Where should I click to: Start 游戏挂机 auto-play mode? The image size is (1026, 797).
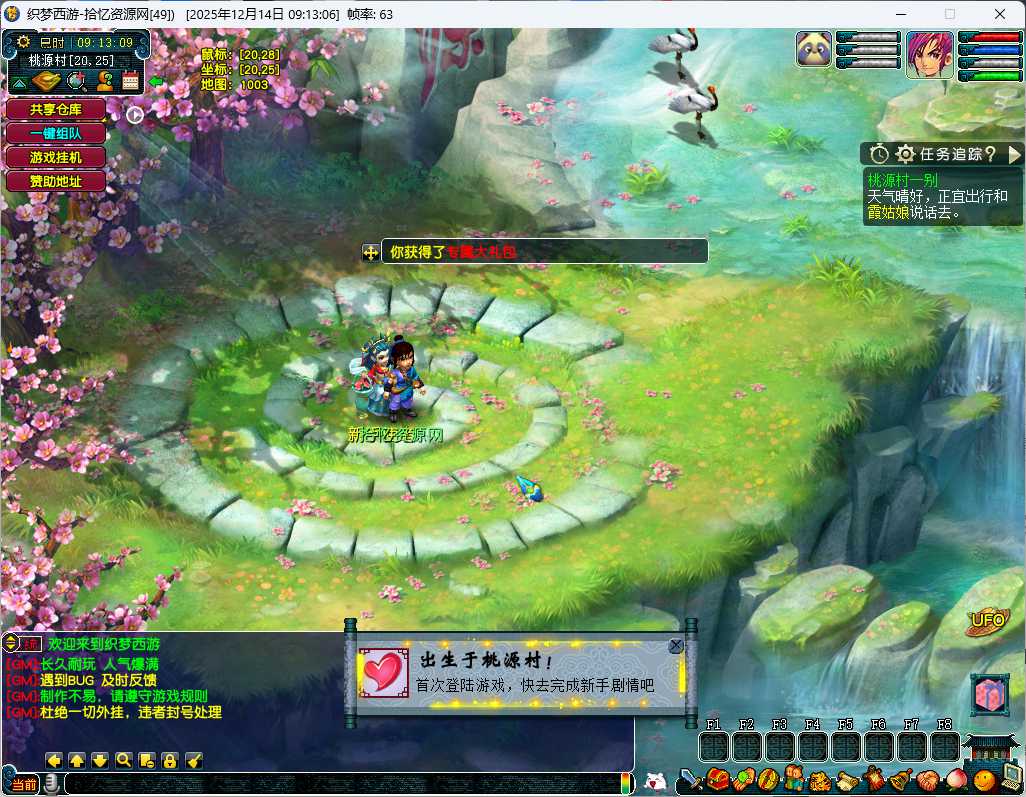55,157
